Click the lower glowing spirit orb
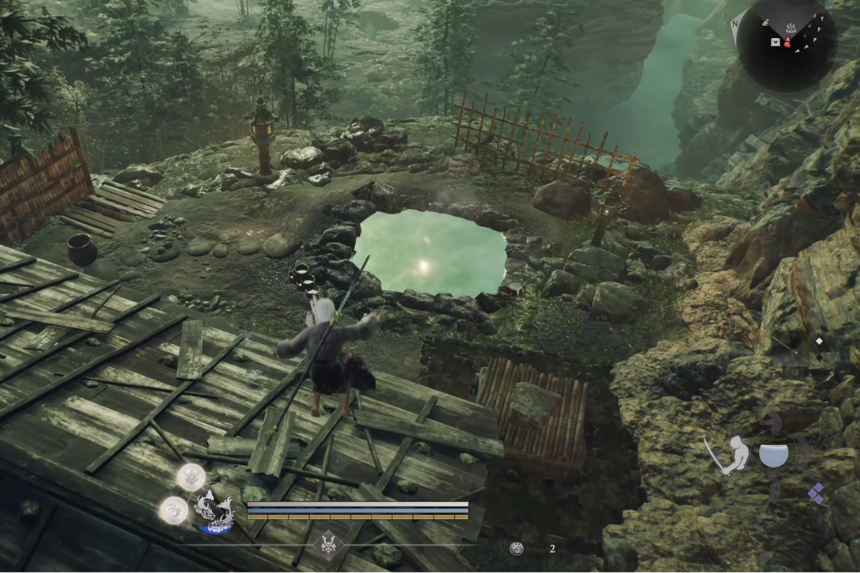 (x=172, y=510)
